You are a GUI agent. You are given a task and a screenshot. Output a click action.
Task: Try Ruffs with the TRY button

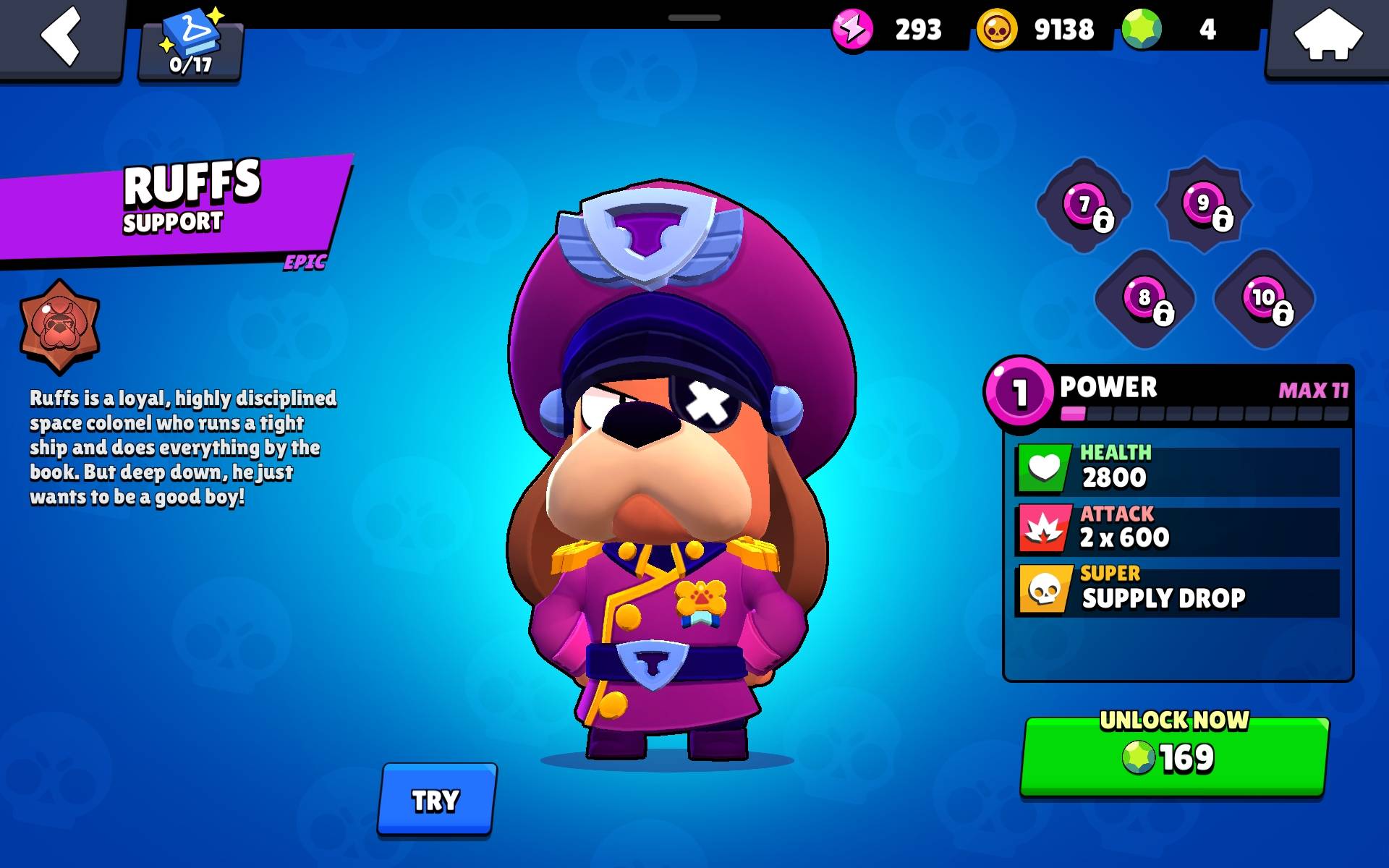click(x=436, y=800)
